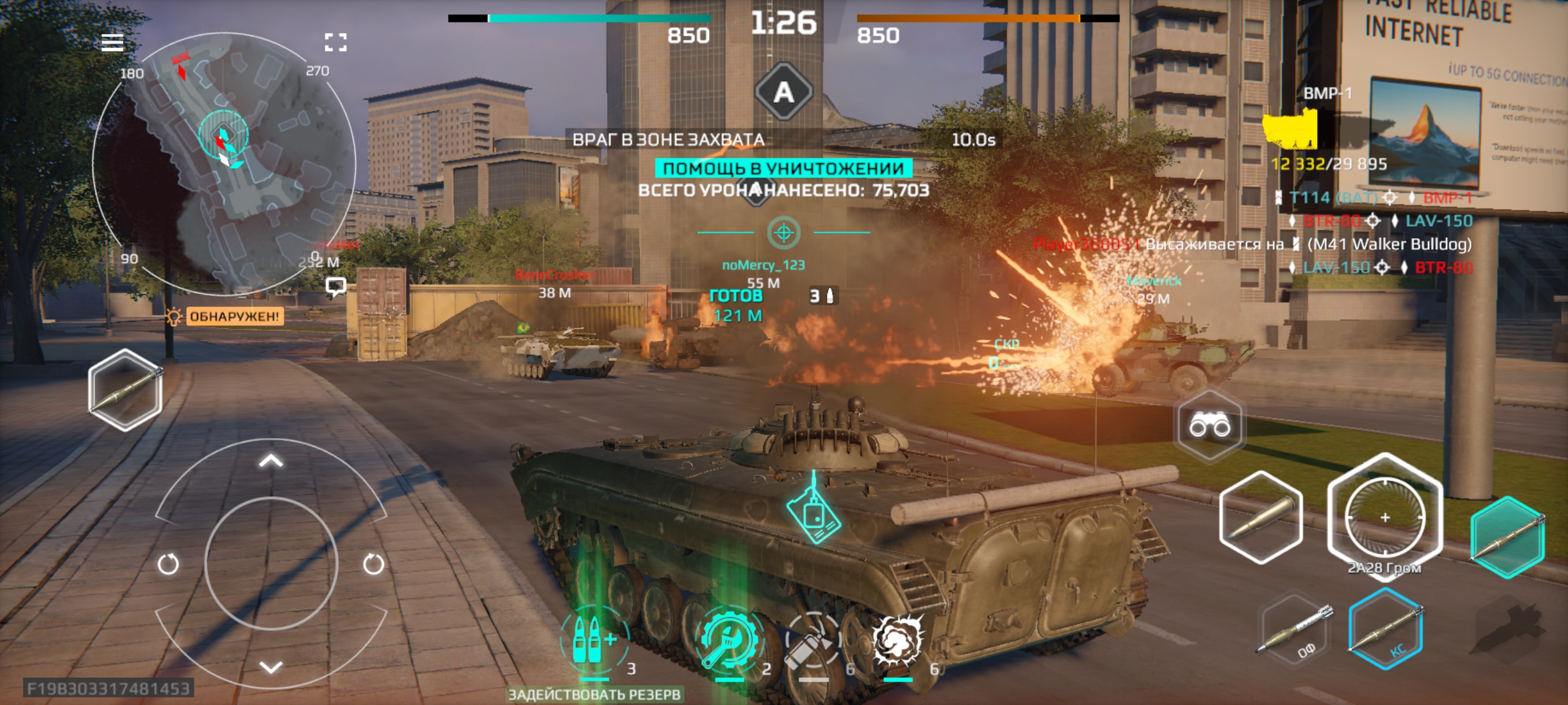Select the КС HEAT shell
This screenshot has height=705, width=1568.
click(1385, 629)
